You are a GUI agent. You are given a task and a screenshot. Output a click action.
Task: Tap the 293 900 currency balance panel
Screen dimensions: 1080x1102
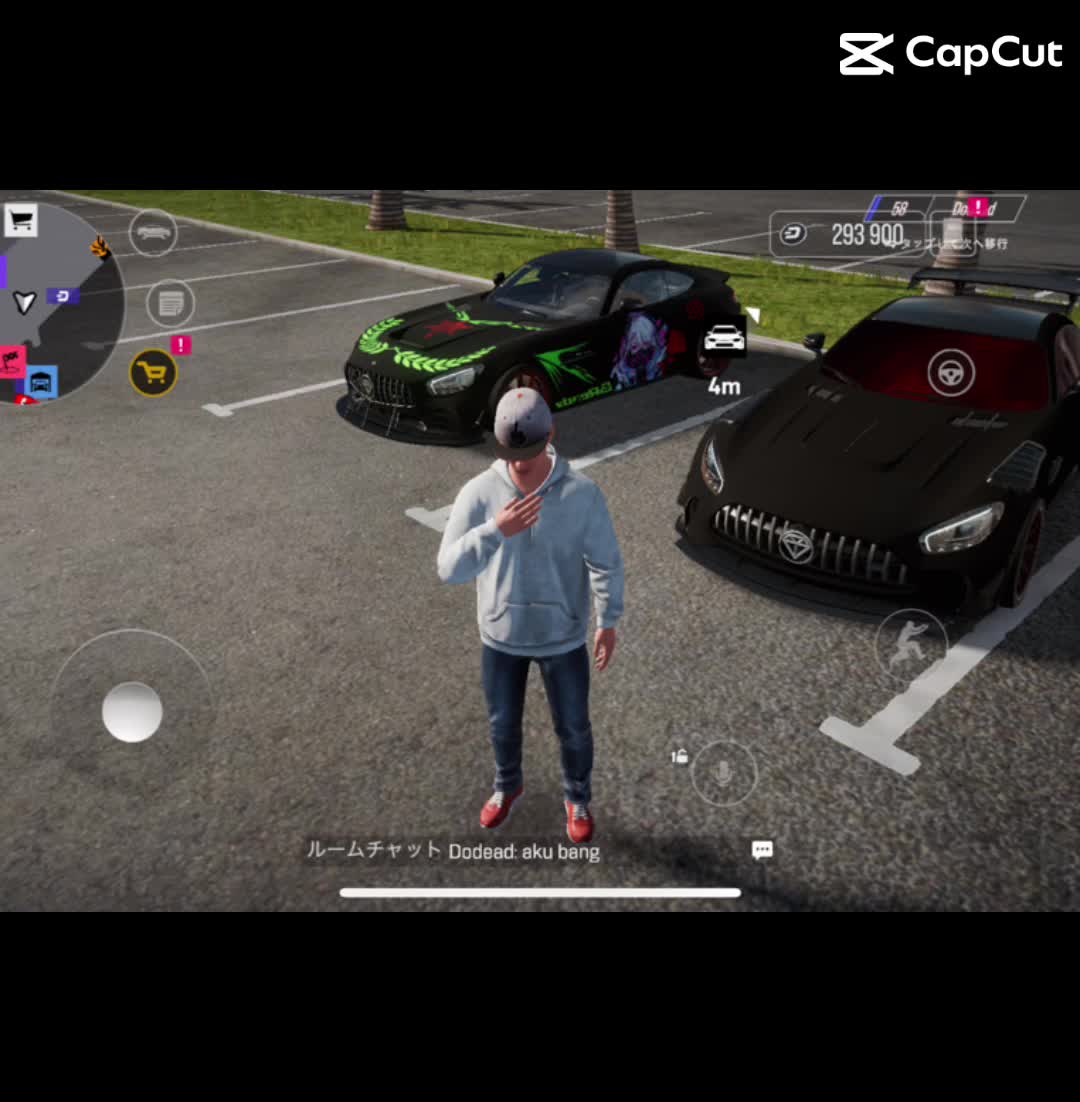[845, 235]
